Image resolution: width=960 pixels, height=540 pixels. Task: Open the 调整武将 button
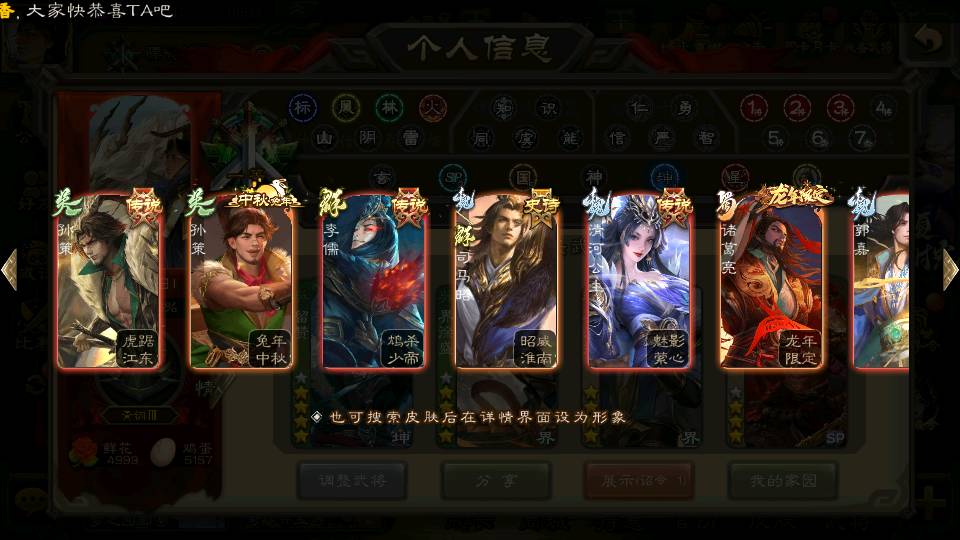[352, 481]
